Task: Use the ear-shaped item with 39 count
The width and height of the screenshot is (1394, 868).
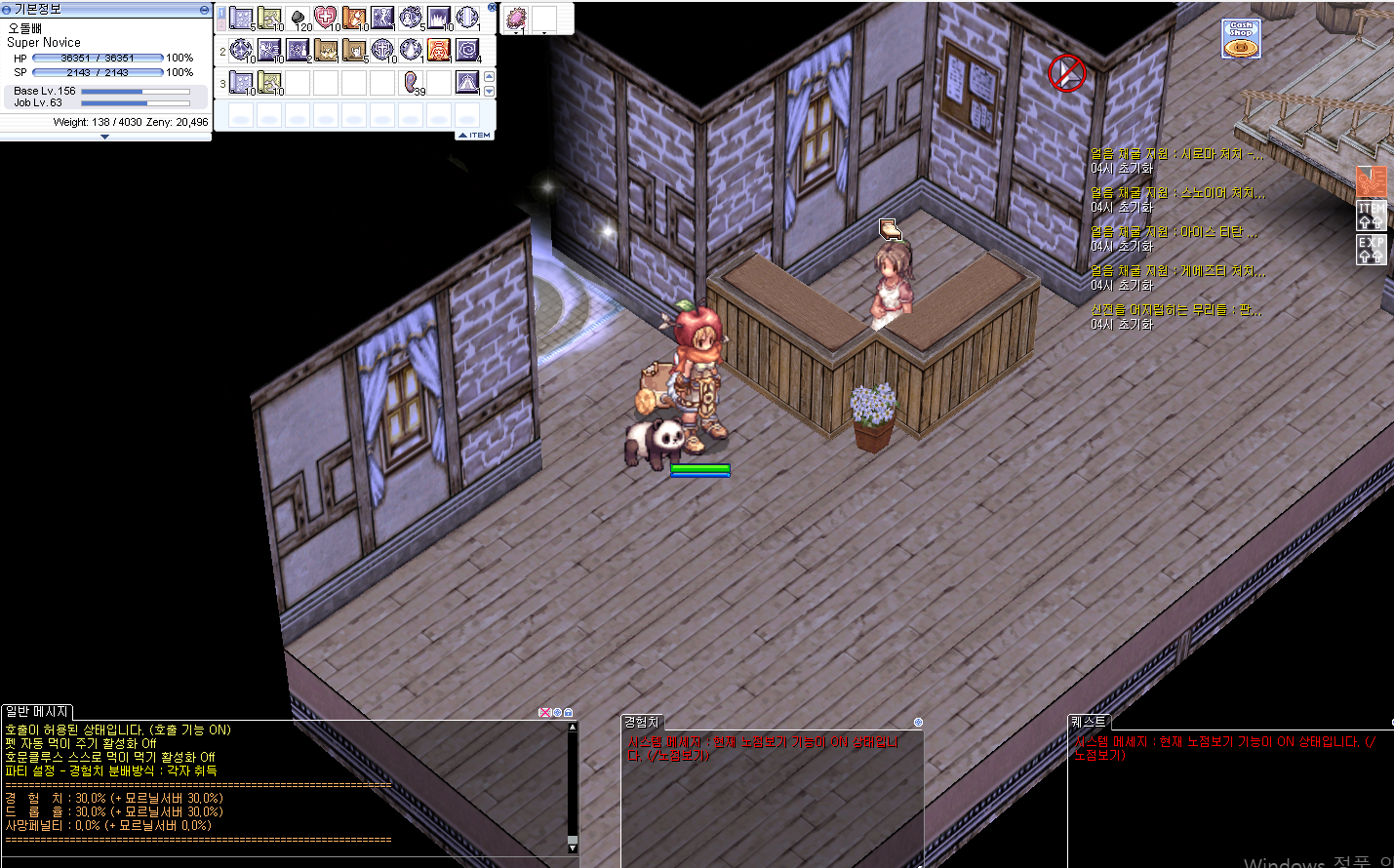Action: [413, 83]
